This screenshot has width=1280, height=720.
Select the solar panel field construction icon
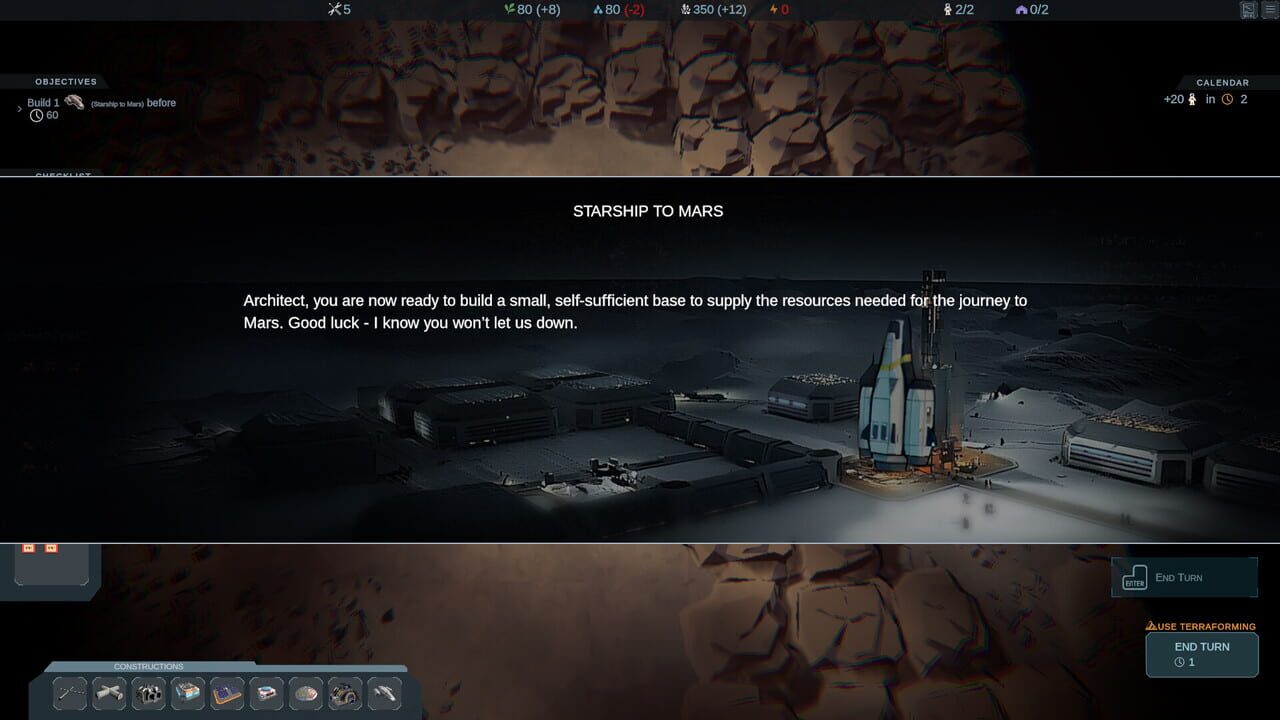(226, 693)
